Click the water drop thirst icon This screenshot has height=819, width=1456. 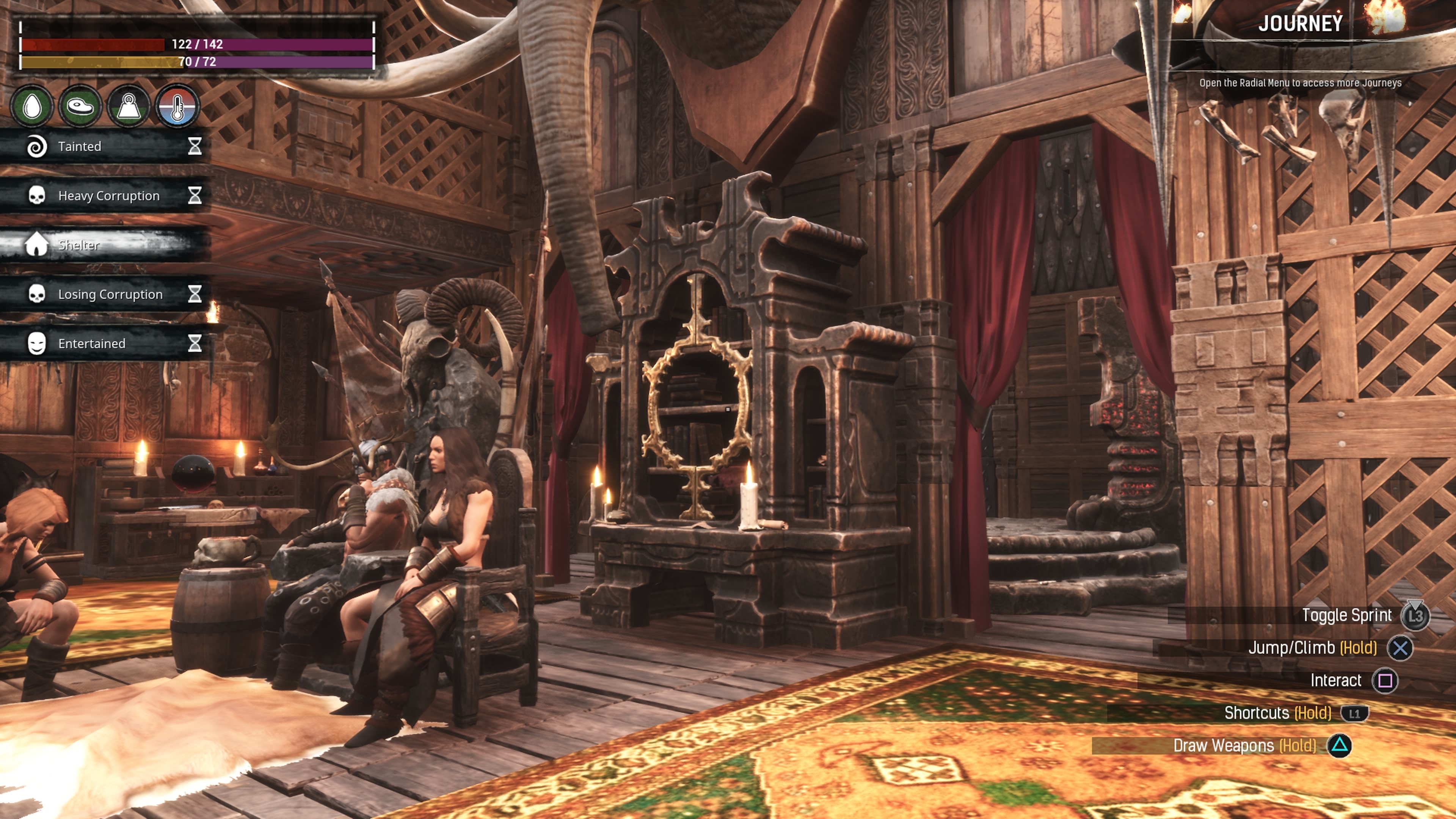32,106
